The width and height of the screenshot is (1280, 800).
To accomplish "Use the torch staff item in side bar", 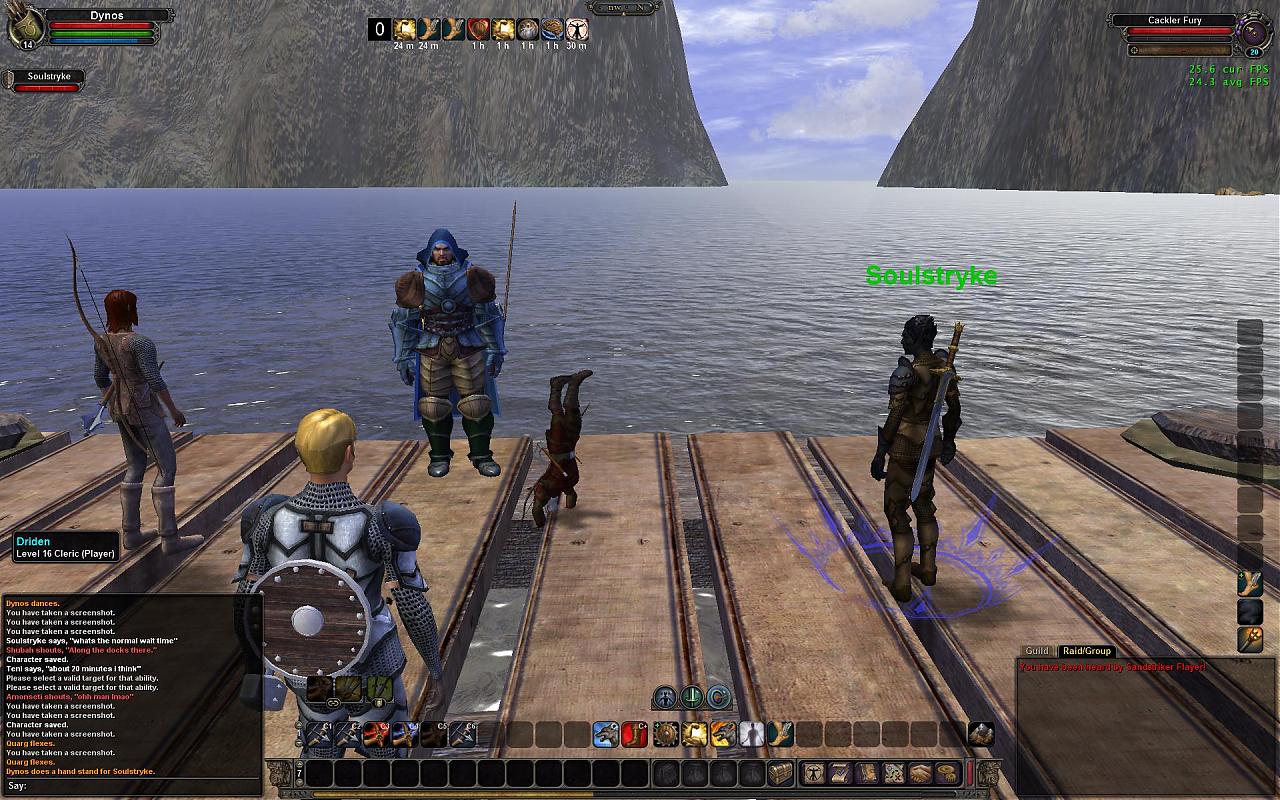I will coord(1250,638).
